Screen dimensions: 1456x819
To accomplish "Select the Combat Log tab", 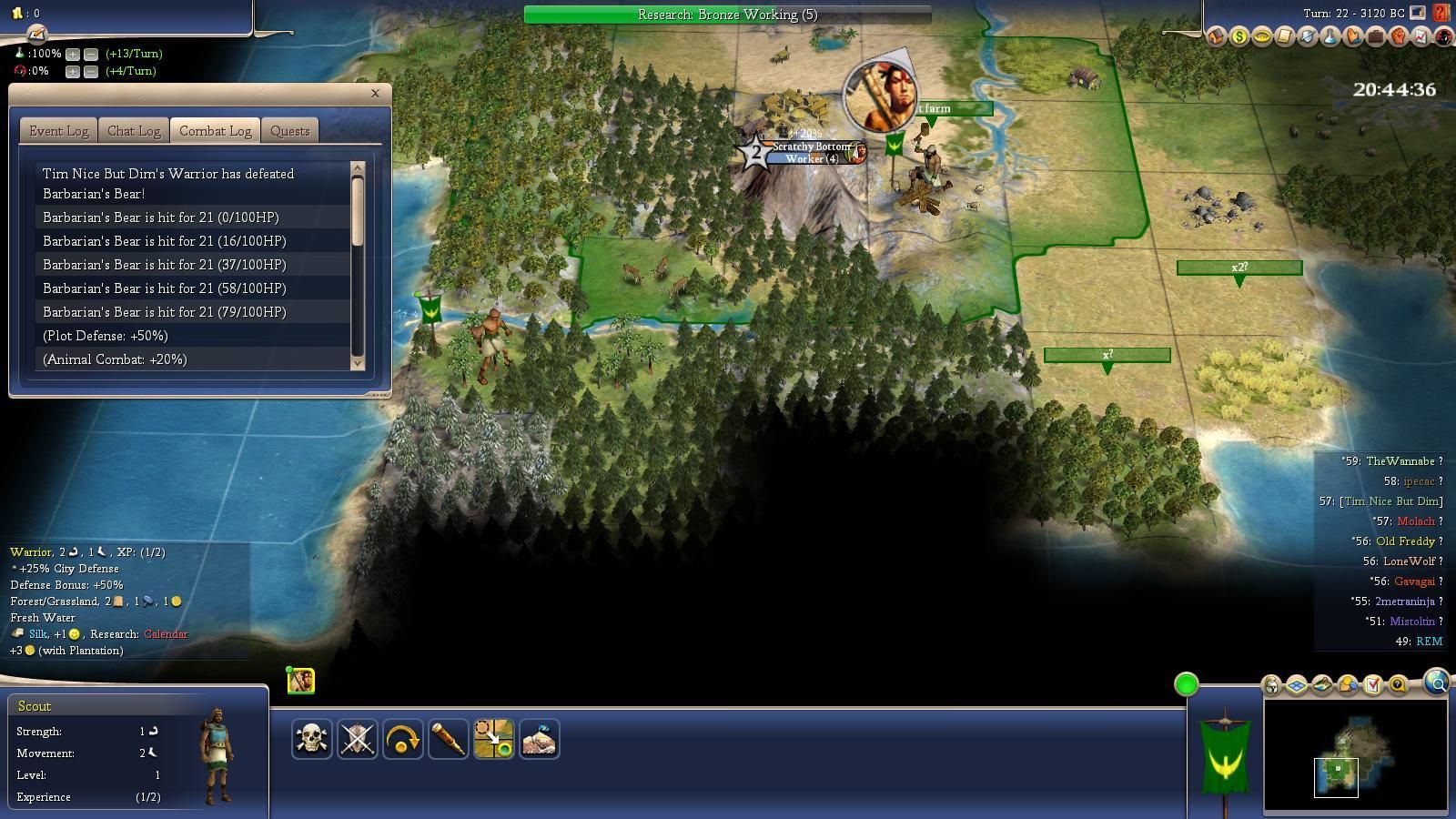I will (x=215, y=131).
